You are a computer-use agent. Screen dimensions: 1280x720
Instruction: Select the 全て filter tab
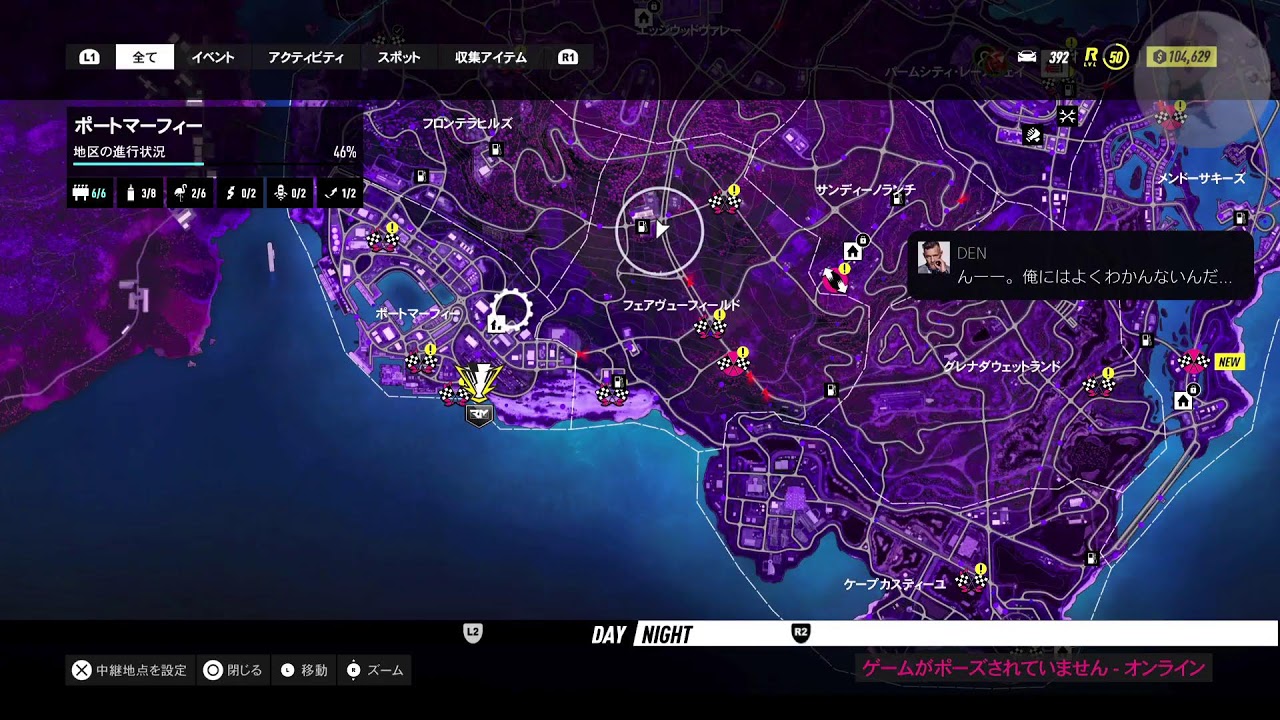pyautogui.click(x=145, y=57)
